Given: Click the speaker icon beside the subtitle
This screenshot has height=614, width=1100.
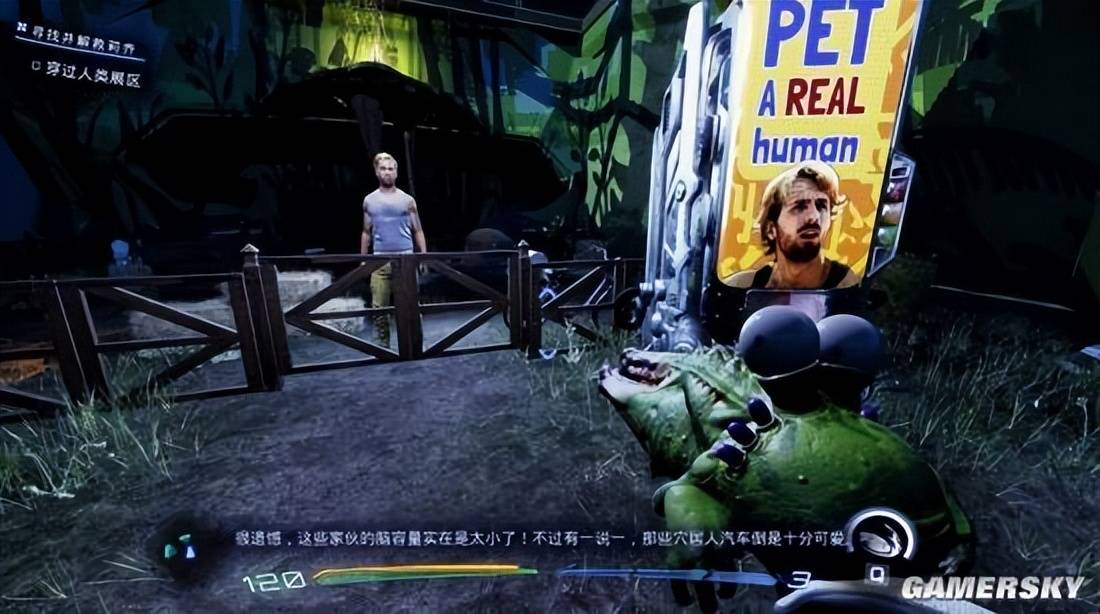Looking at the screenshot, I should tap(181, 546).
